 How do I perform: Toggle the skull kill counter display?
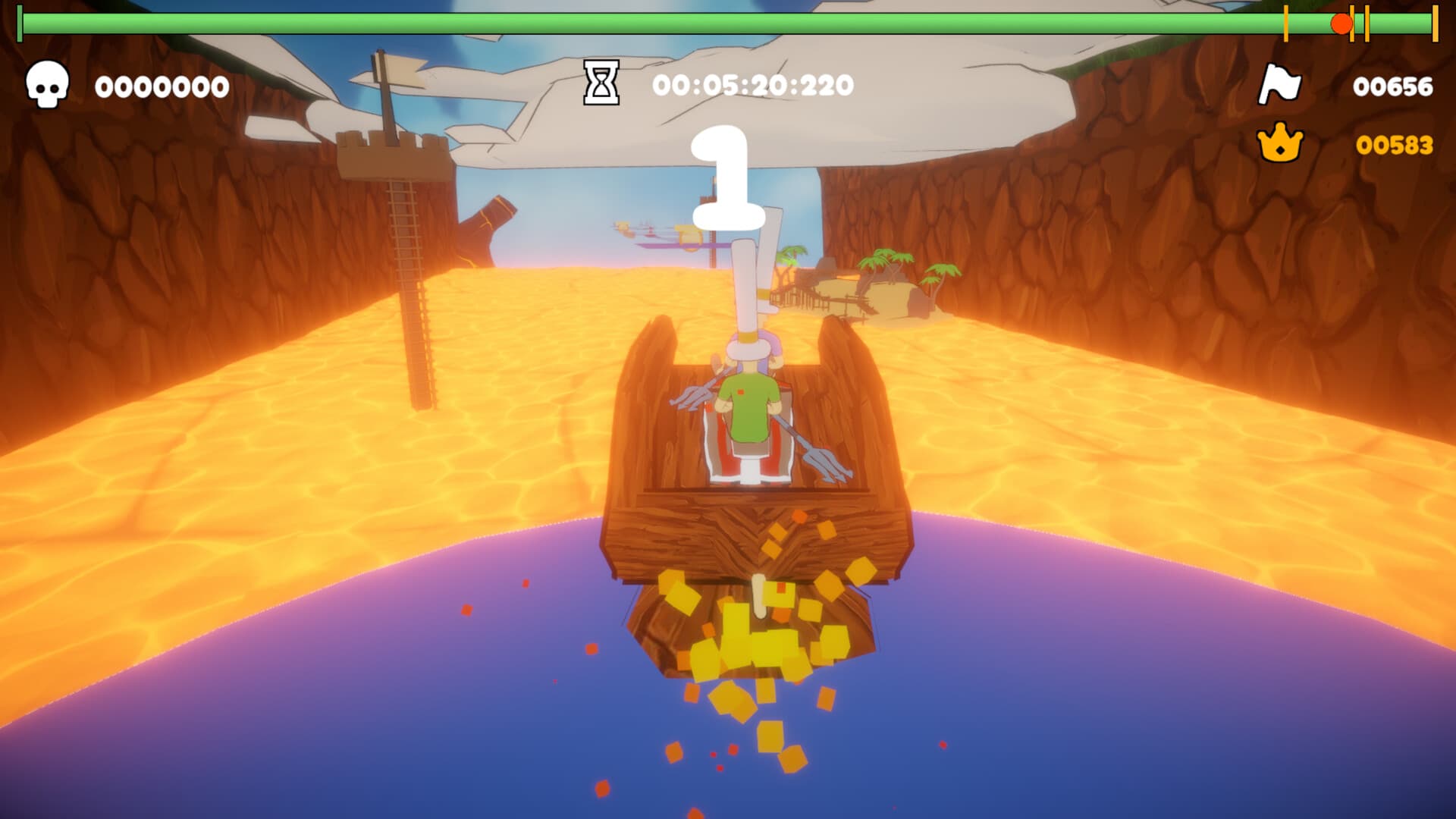pos(47,86)
